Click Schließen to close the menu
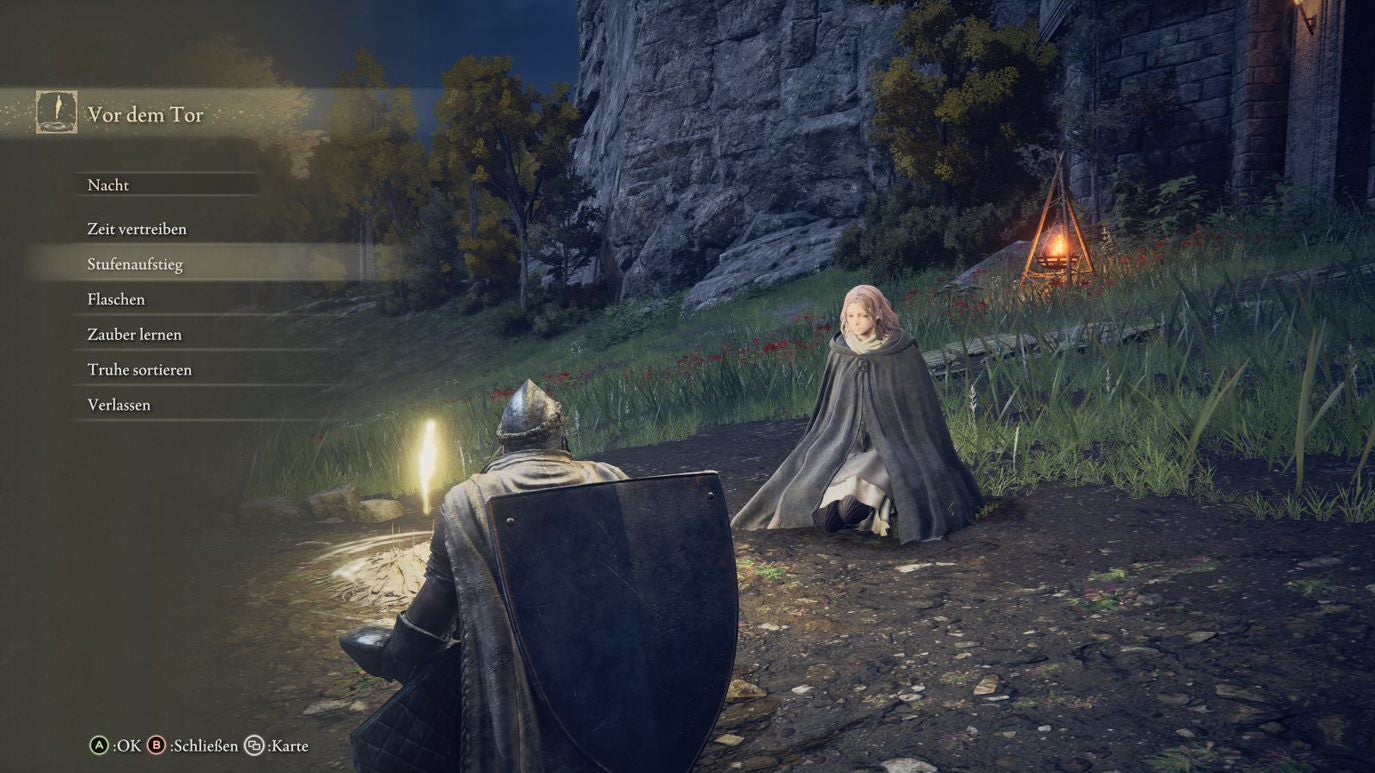Image resolution: width=1375 pixels, height=773 pixels. pyautogui.click(x=205, y=745)
